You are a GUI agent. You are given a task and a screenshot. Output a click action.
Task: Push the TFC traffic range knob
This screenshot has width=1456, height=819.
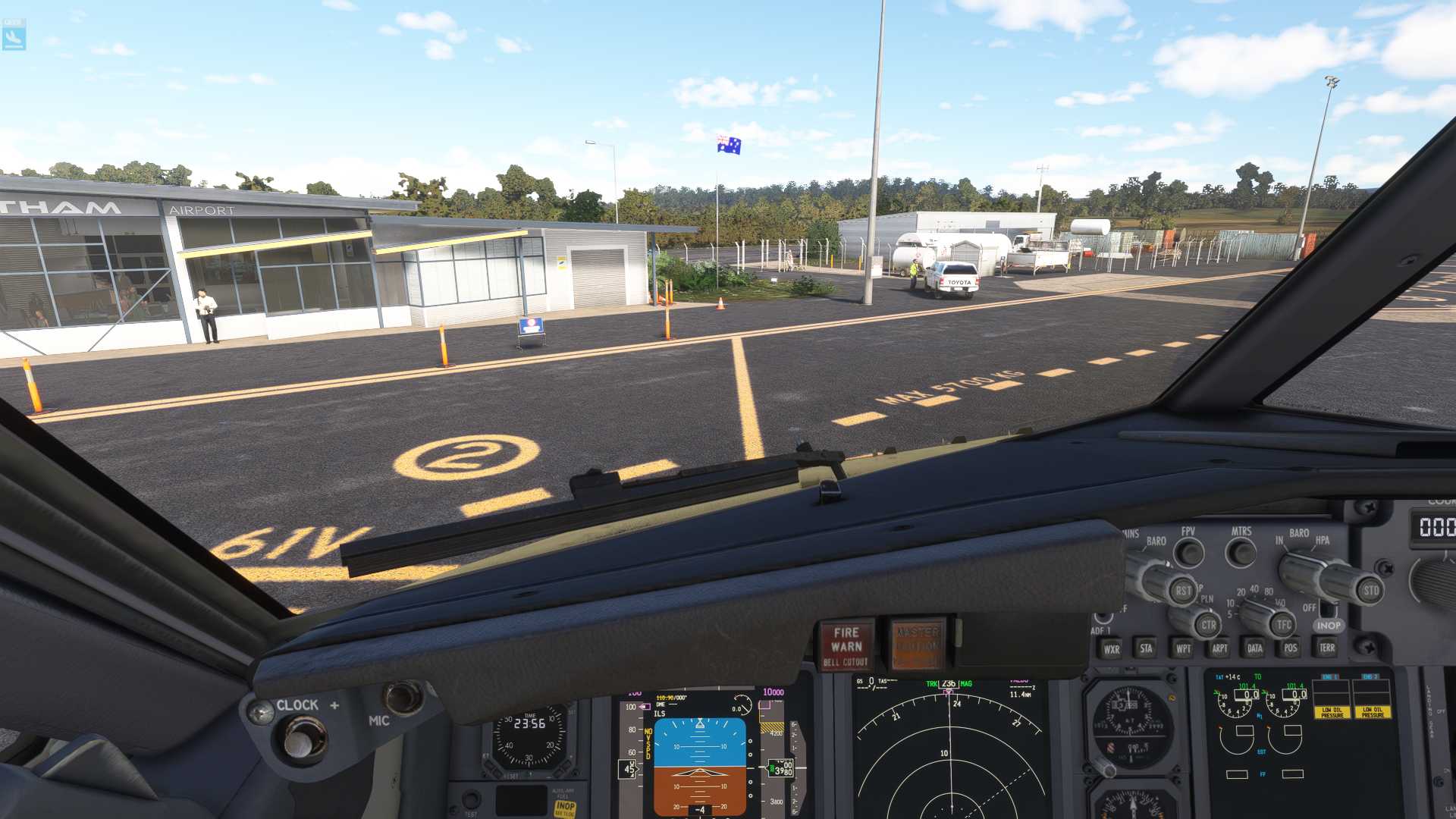tap(1283, 625)
